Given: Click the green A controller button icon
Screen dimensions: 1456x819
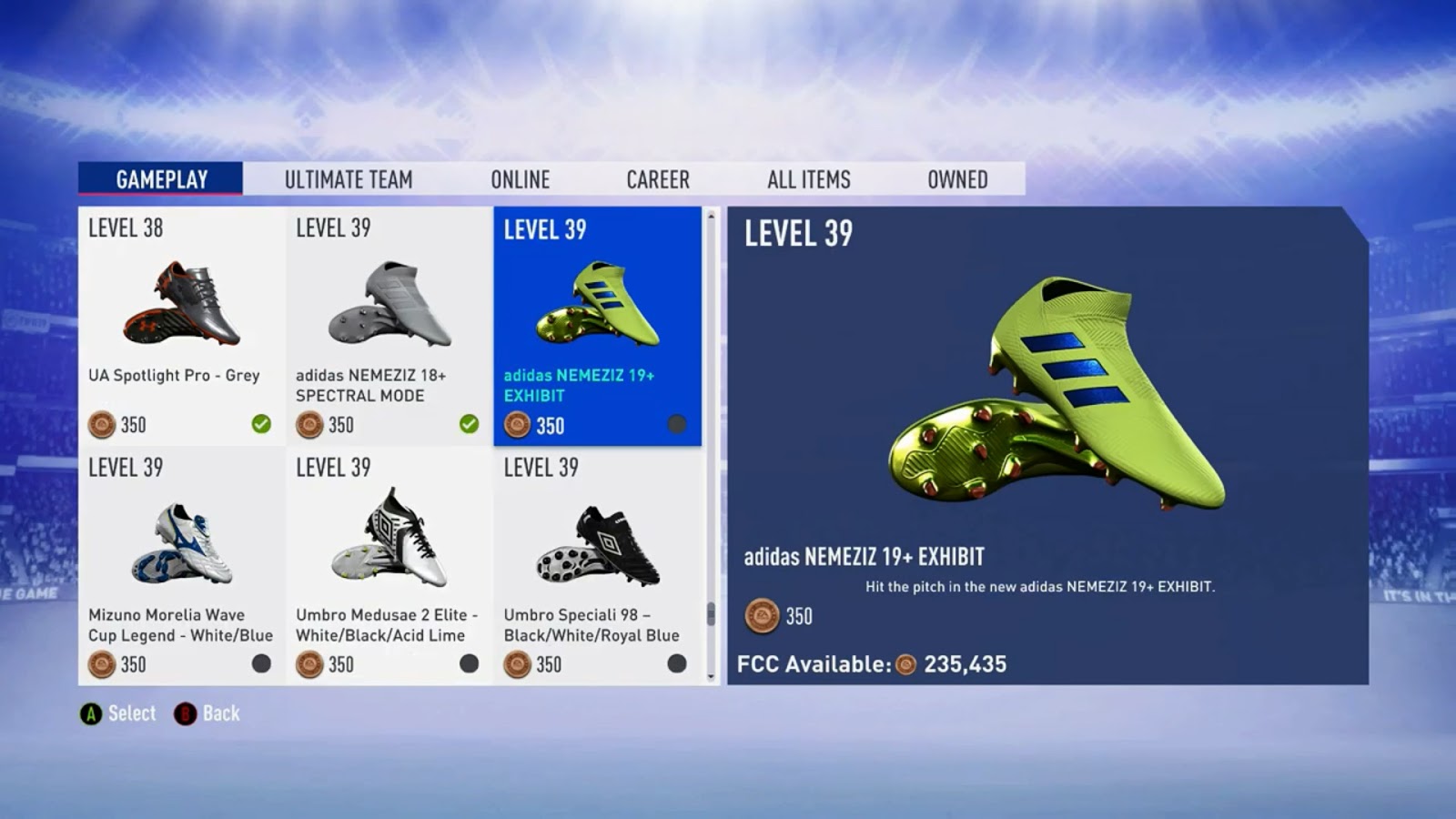Looking at the screenshot, I should [90, 713].
